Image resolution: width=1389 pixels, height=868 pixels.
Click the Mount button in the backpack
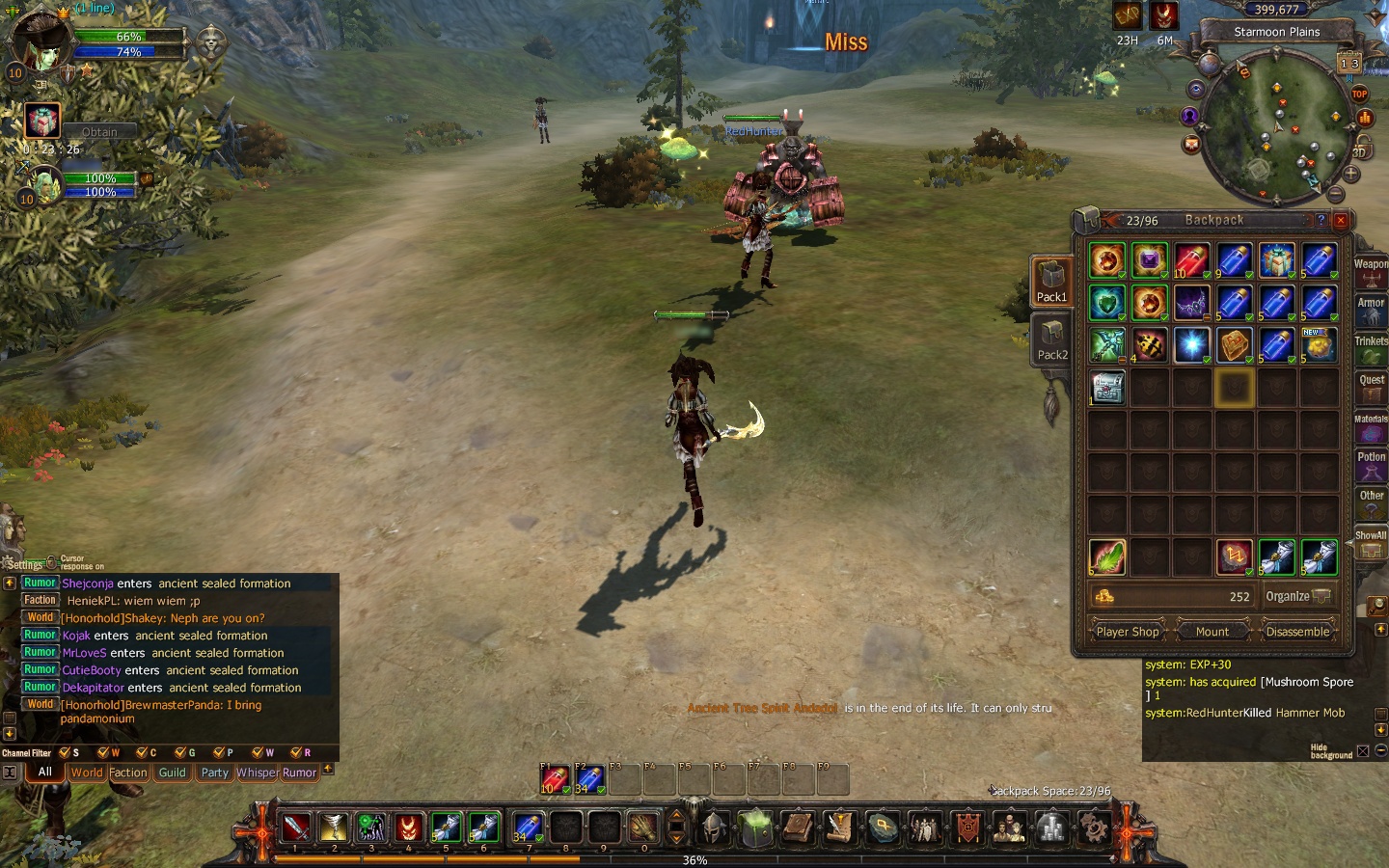coord(1212,632)
